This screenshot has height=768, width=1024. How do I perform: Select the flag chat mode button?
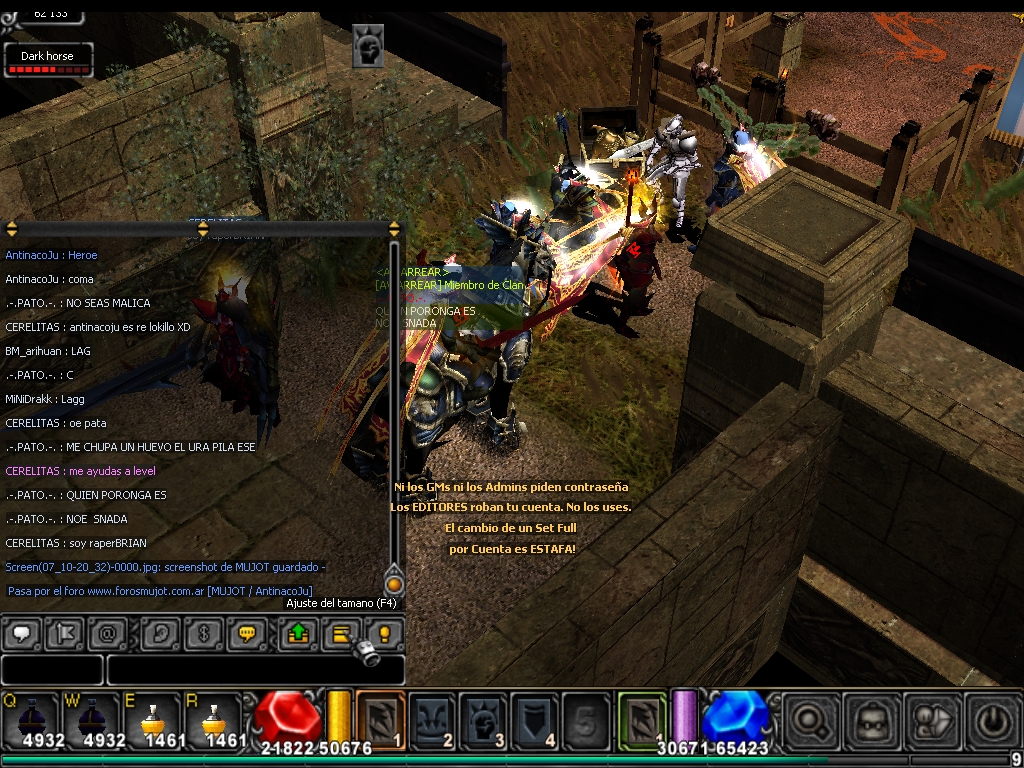coord(64,633)
